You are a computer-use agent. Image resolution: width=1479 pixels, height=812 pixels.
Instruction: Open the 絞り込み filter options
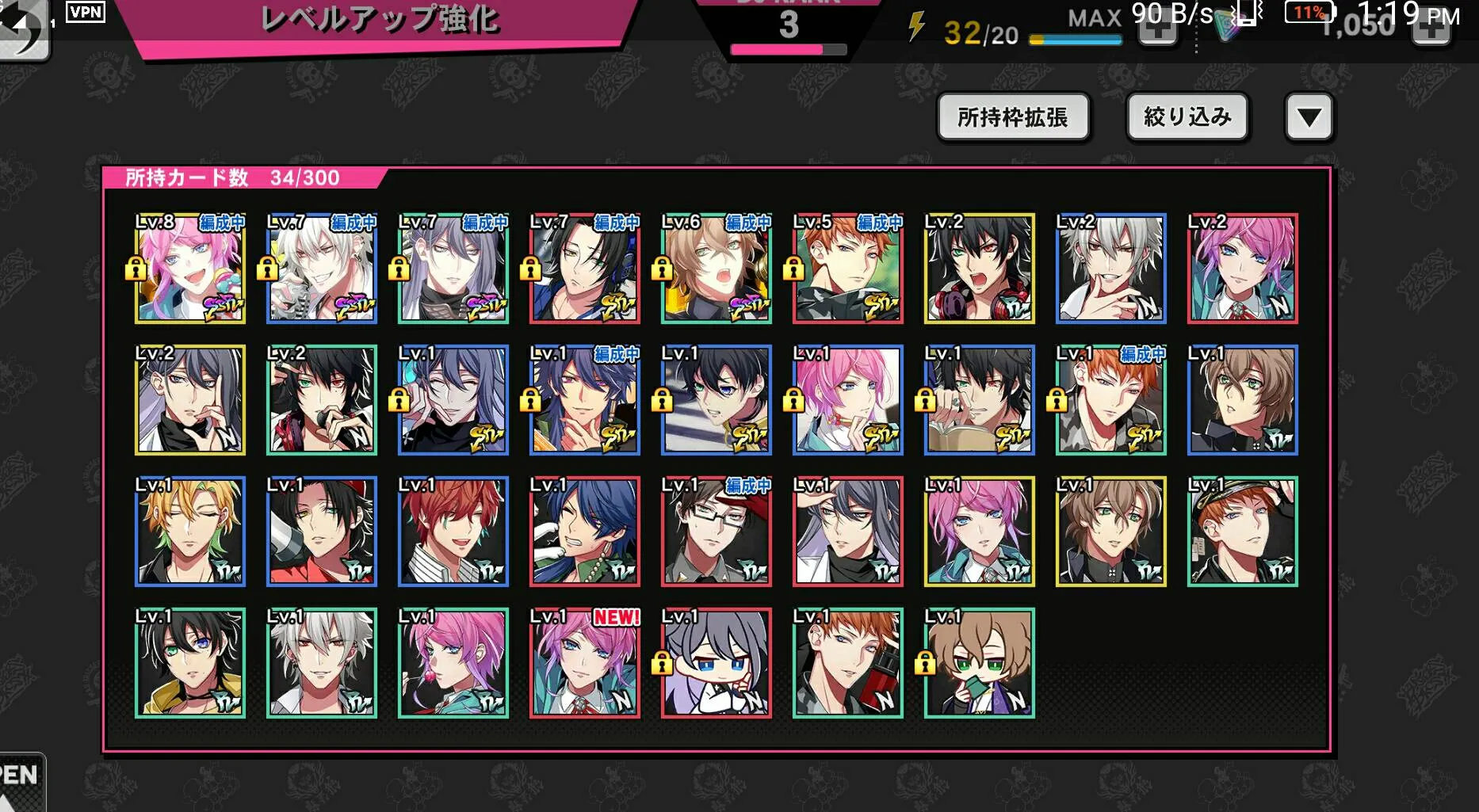coord(1187,117)
